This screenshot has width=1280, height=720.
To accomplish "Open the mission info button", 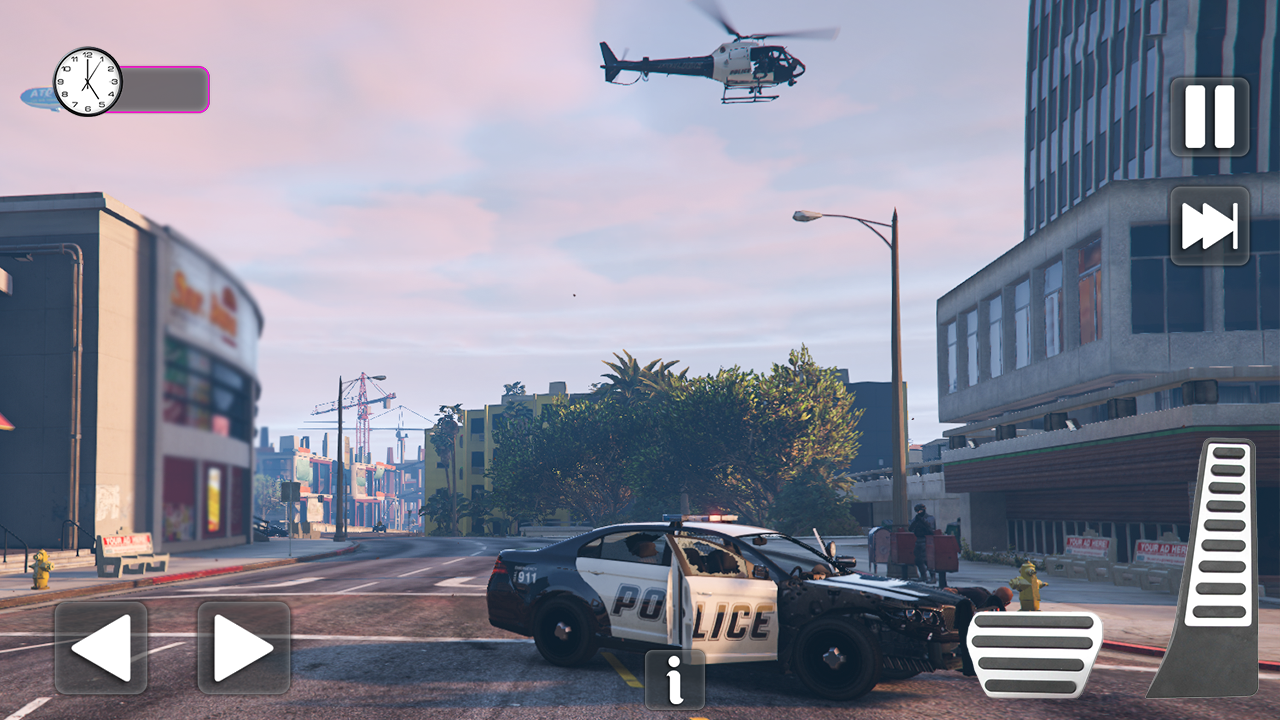I will point(673,681).
